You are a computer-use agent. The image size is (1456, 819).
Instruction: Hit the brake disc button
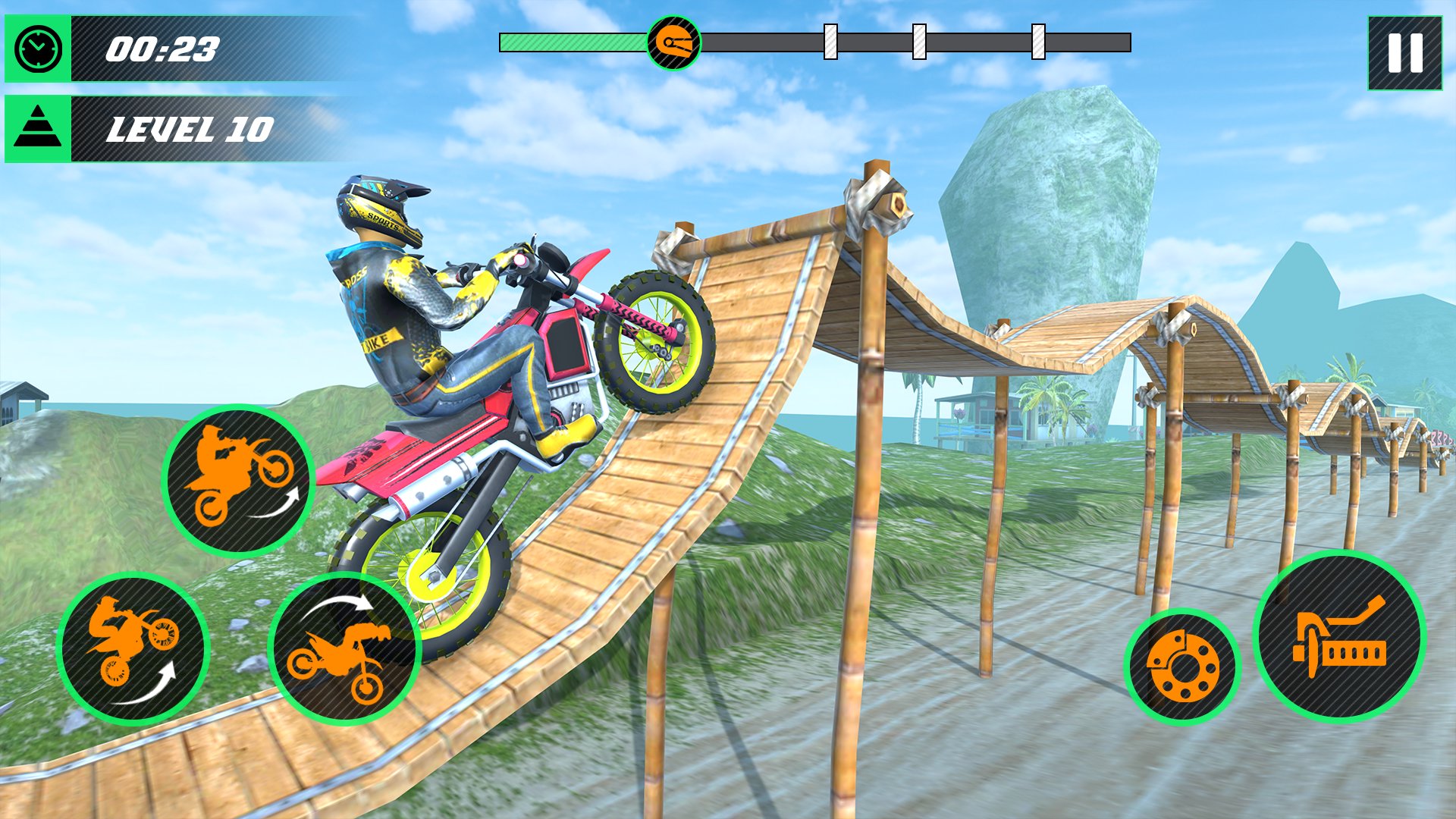click(1181, 667)
